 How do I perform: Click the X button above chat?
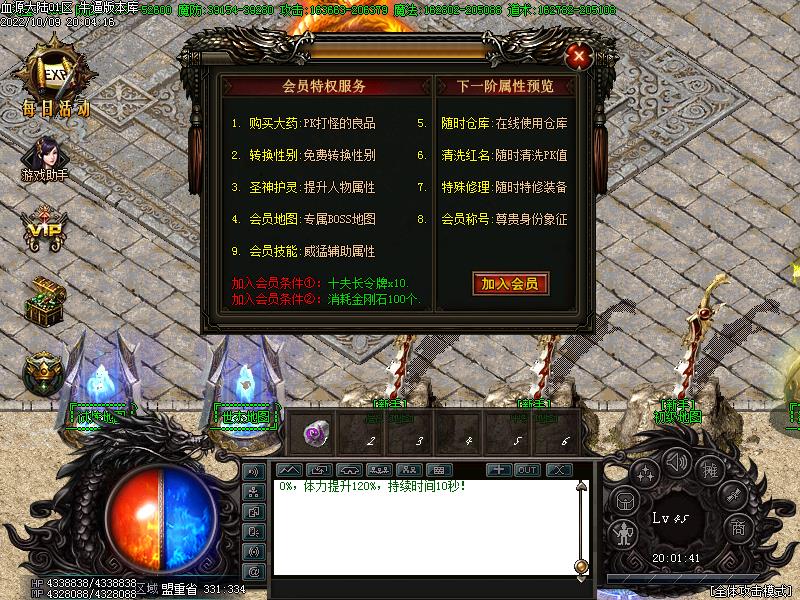[x=557, y=469]
